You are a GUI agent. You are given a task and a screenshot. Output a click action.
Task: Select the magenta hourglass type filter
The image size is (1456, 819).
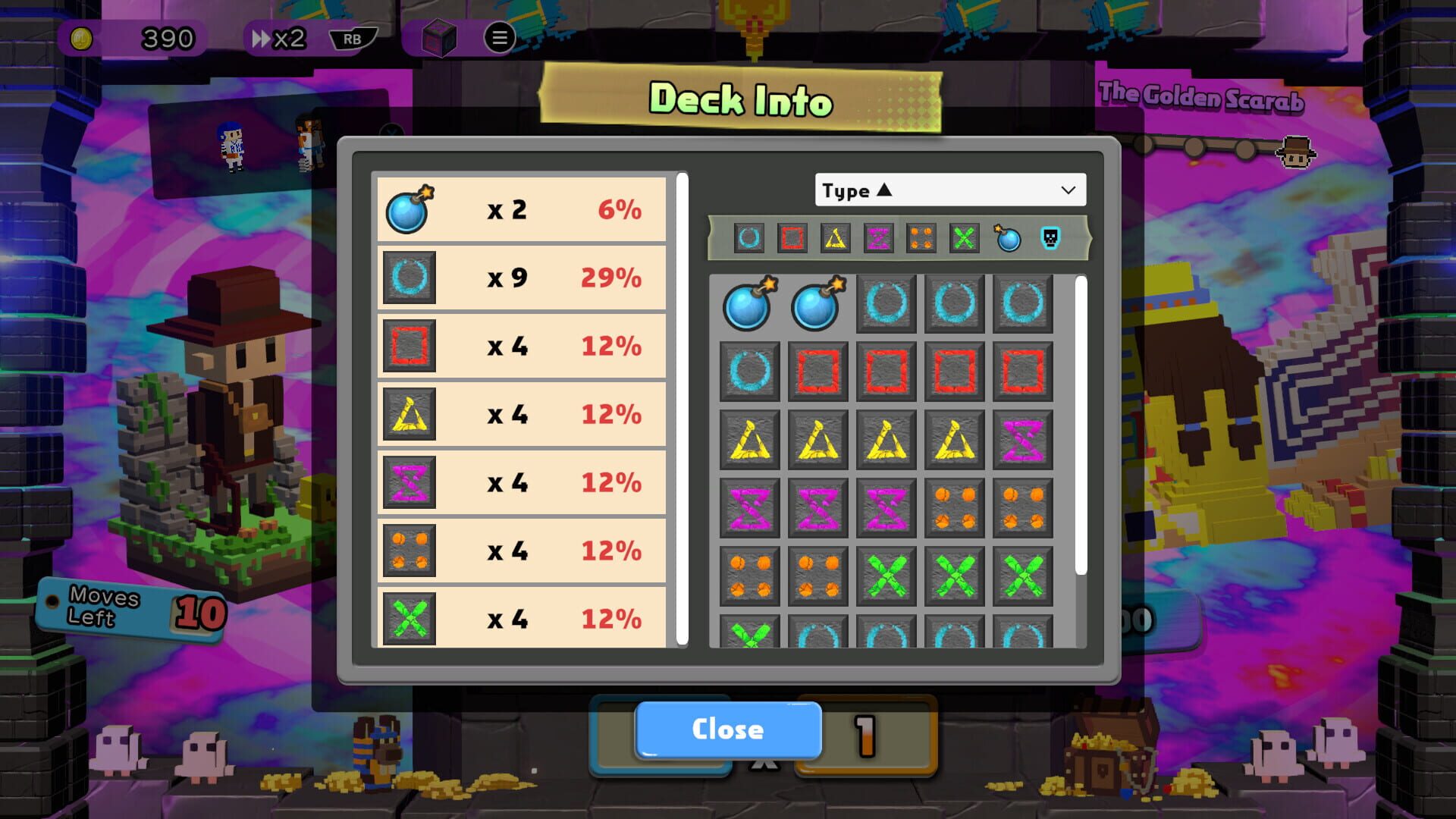click(x=878, y=239)
